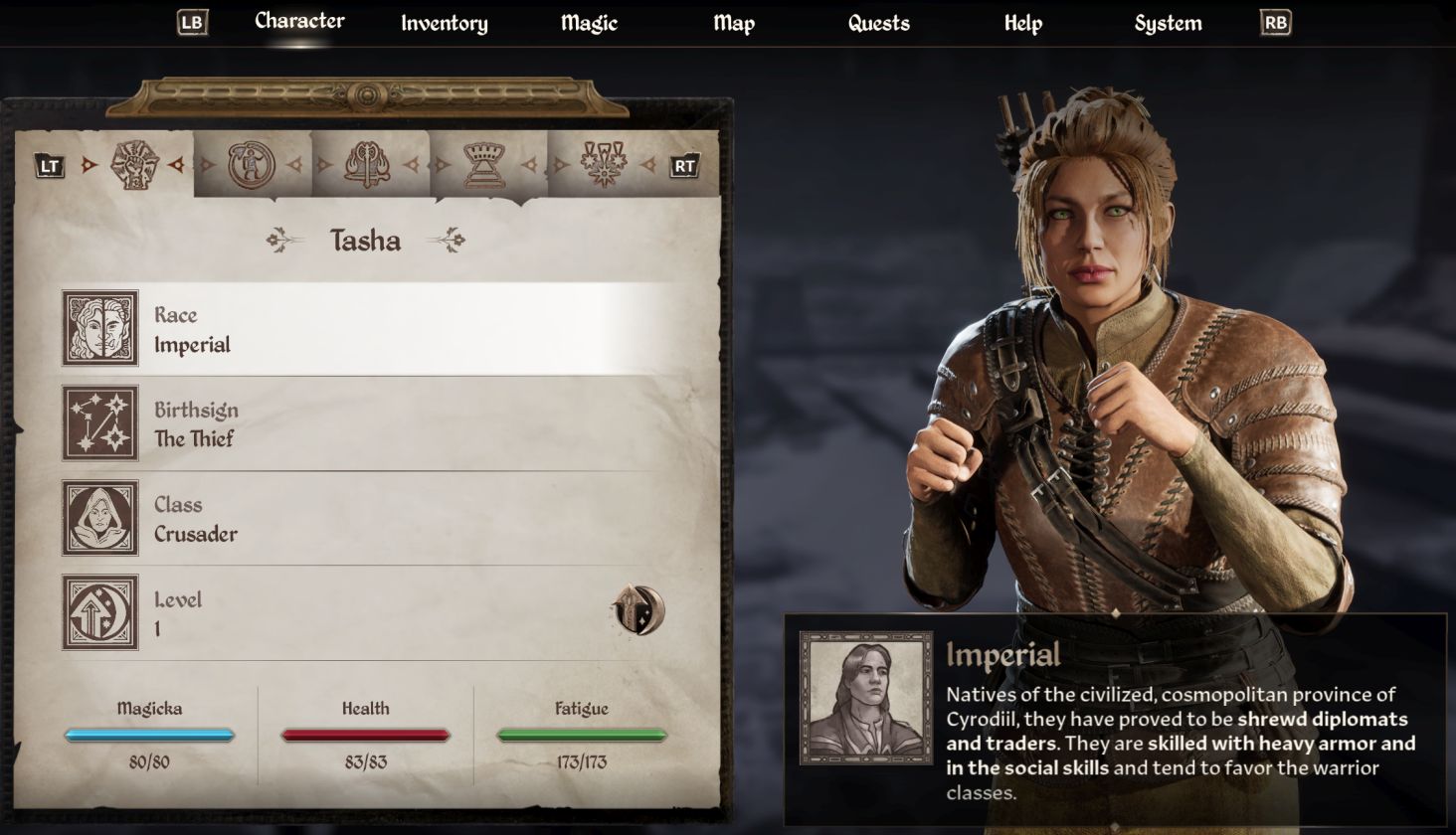This screenshot has height=835, width=1456.
Task: Show the Map tab
Action: pos(734,24)
